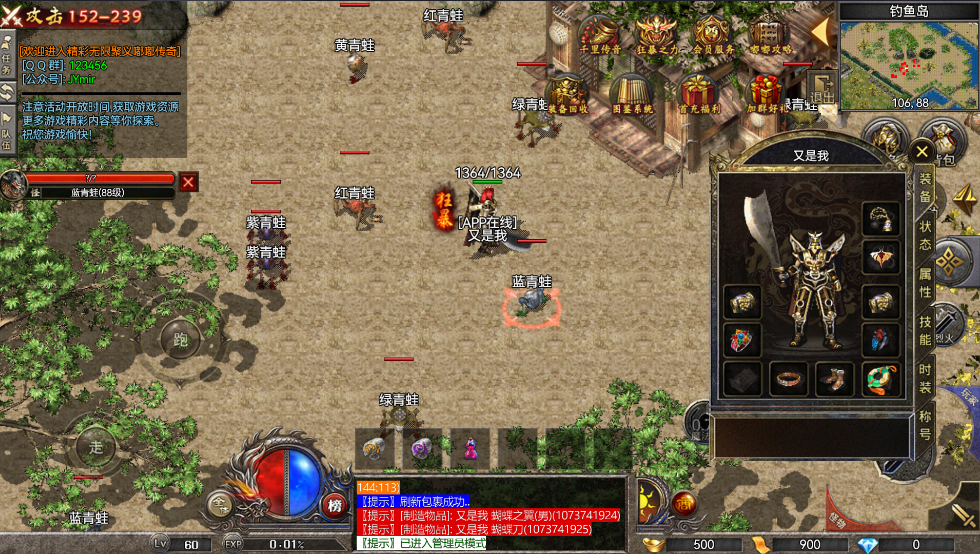
Task: Show the 时装 fashion tab
Action: click(925, 378)
